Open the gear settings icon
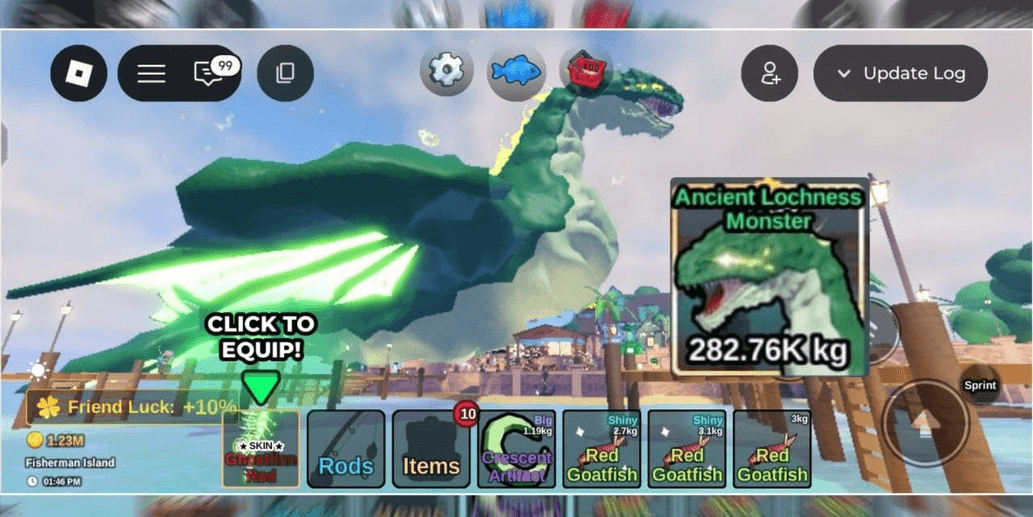 coord(446,71)
